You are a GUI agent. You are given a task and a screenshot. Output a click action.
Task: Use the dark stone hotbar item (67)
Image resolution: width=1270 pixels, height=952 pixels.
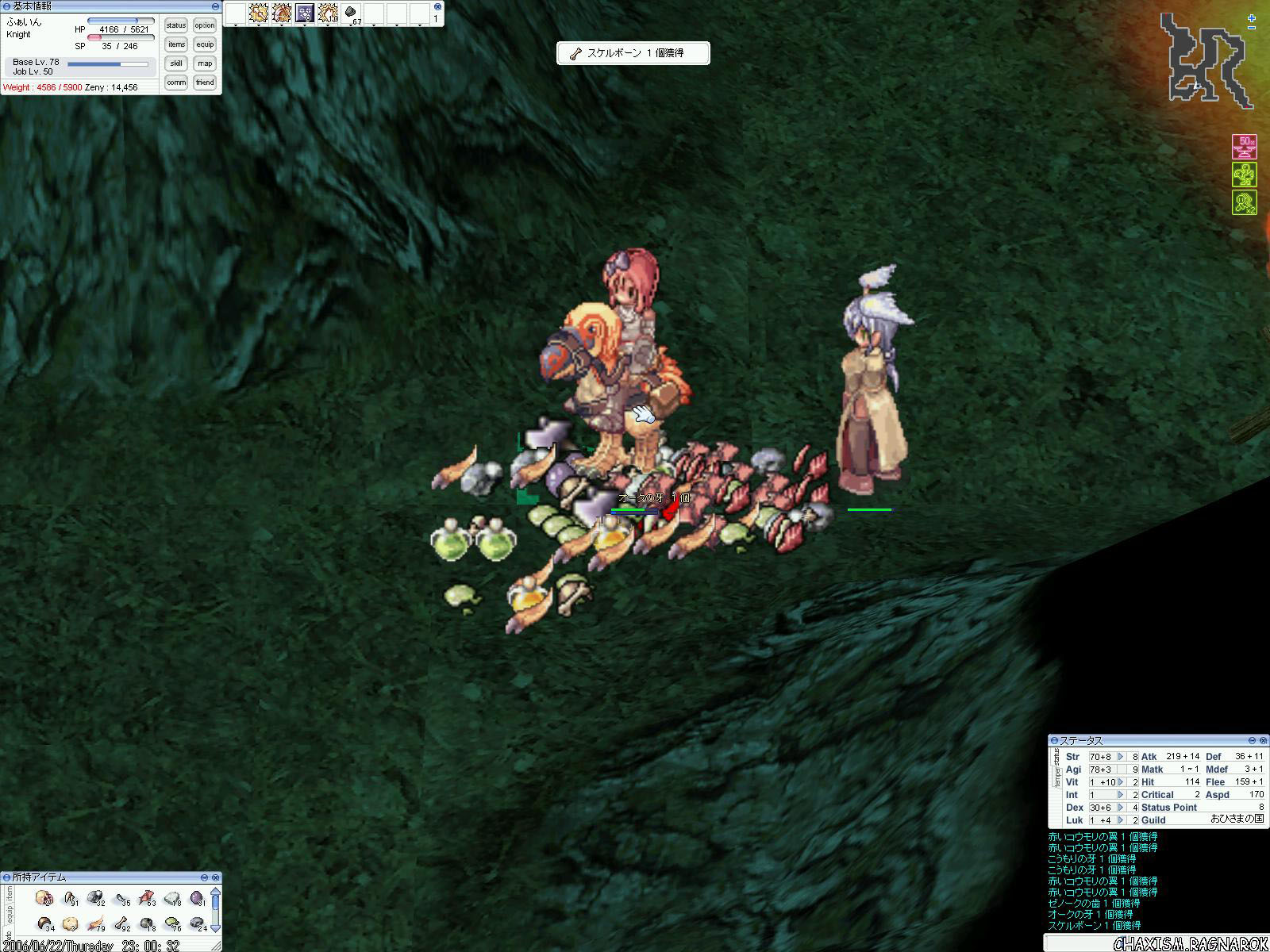pos(351,13)
